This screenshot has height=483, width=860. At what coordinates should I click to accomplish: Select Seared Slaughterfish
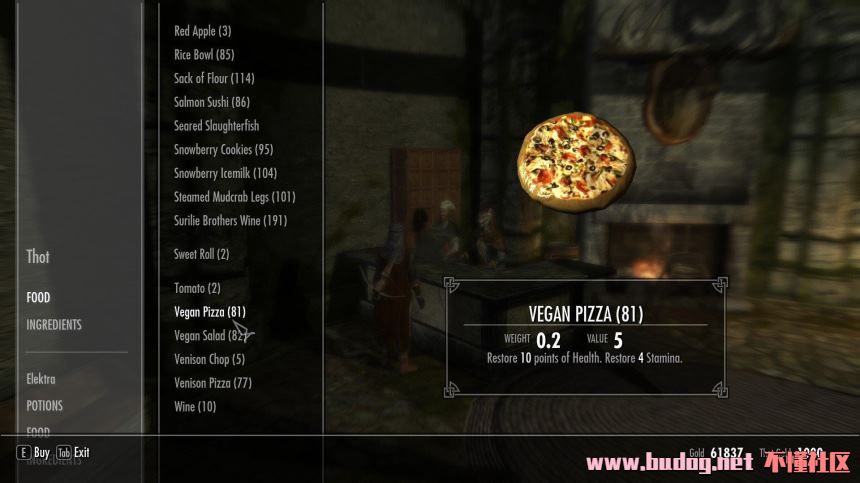tap(216, 126)
